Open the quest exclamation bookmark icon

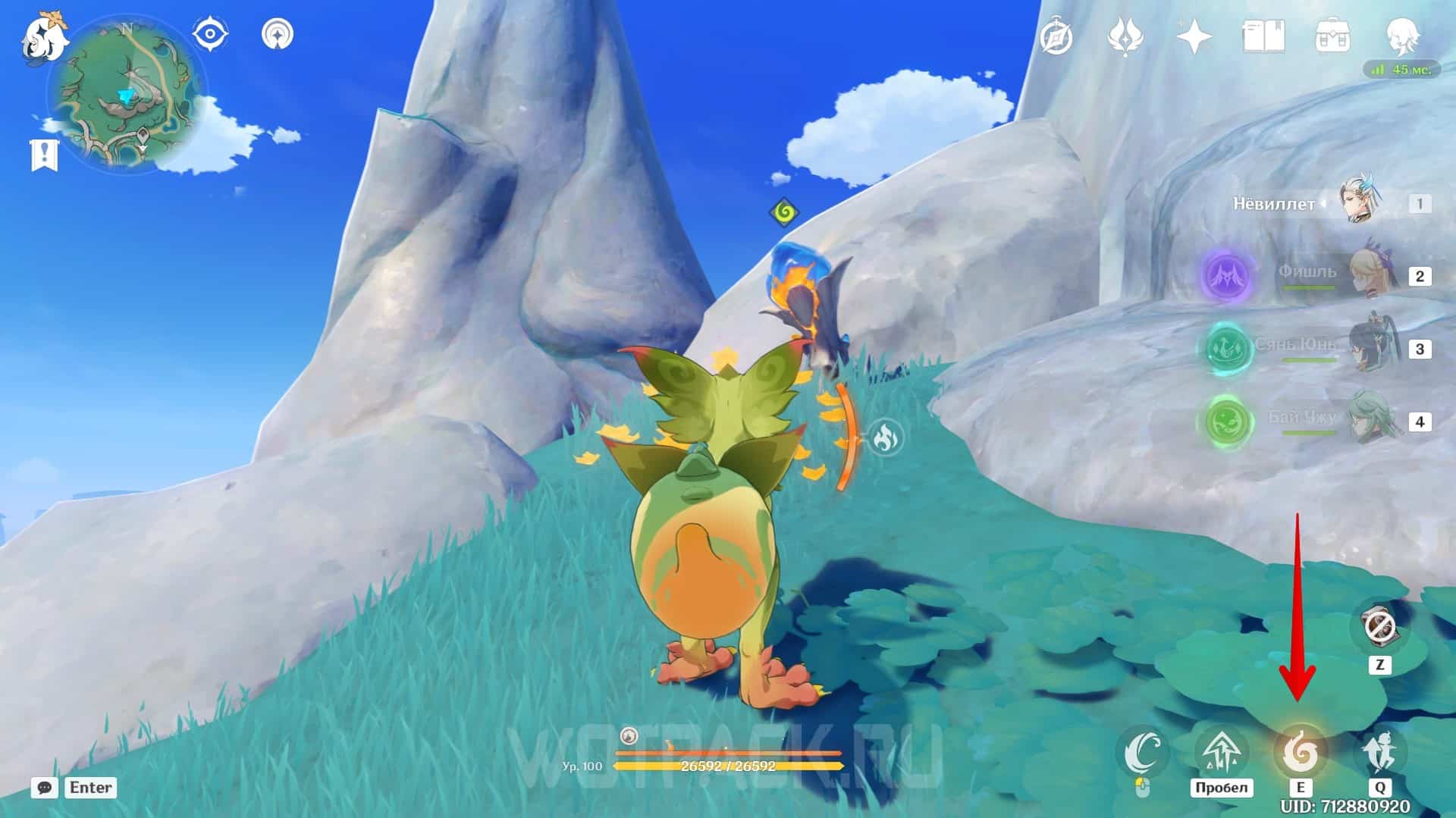point(44,154)
